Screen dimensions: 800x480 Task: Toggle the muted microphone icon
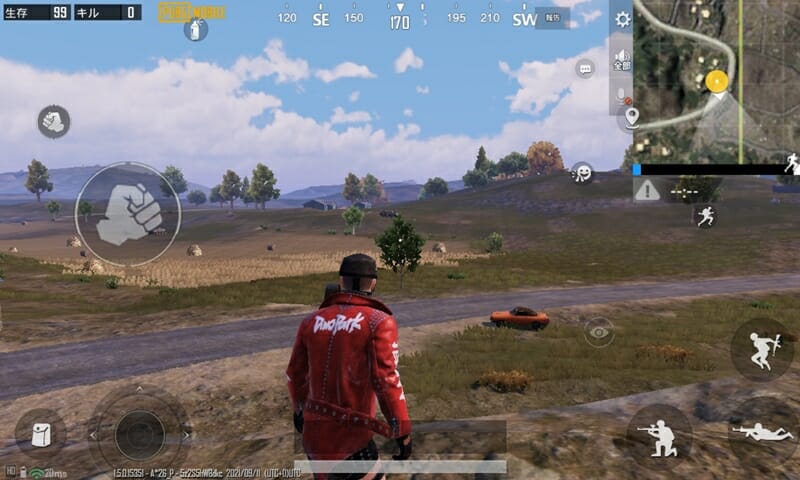click(622, 96)
